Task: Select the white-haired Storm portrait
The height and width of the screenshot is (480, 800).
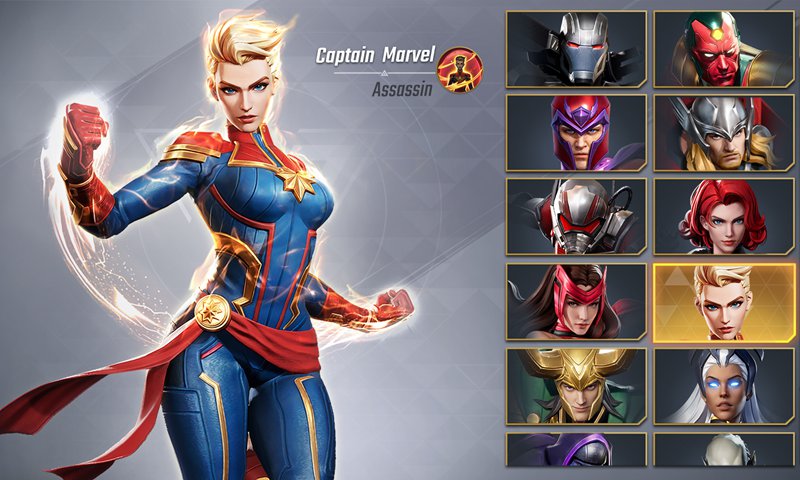Action: (x=724, y=386)
